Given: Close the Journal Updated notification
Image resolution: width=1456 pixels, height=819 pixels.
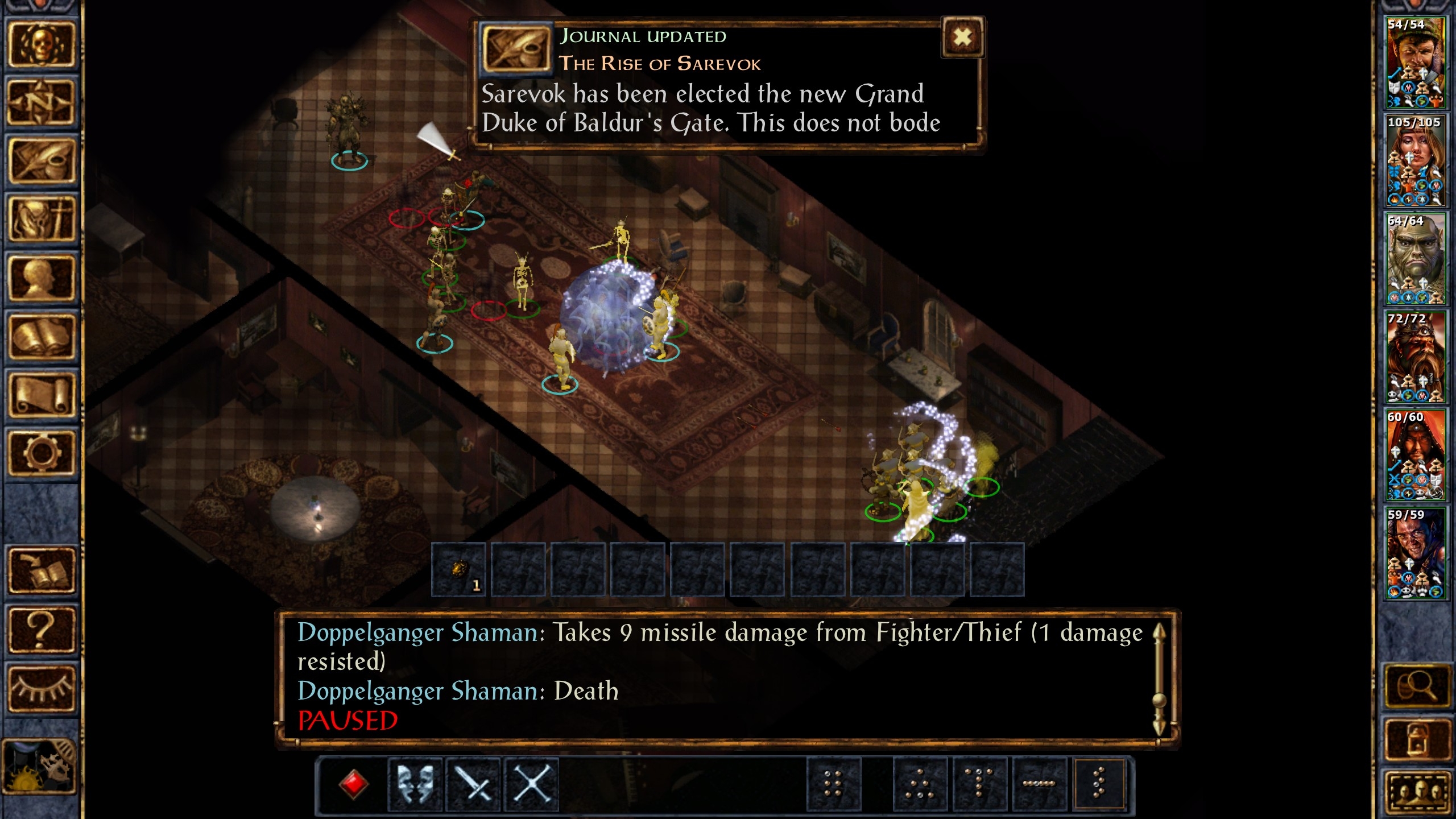Looking at the screenshot, I should point(962,38).
